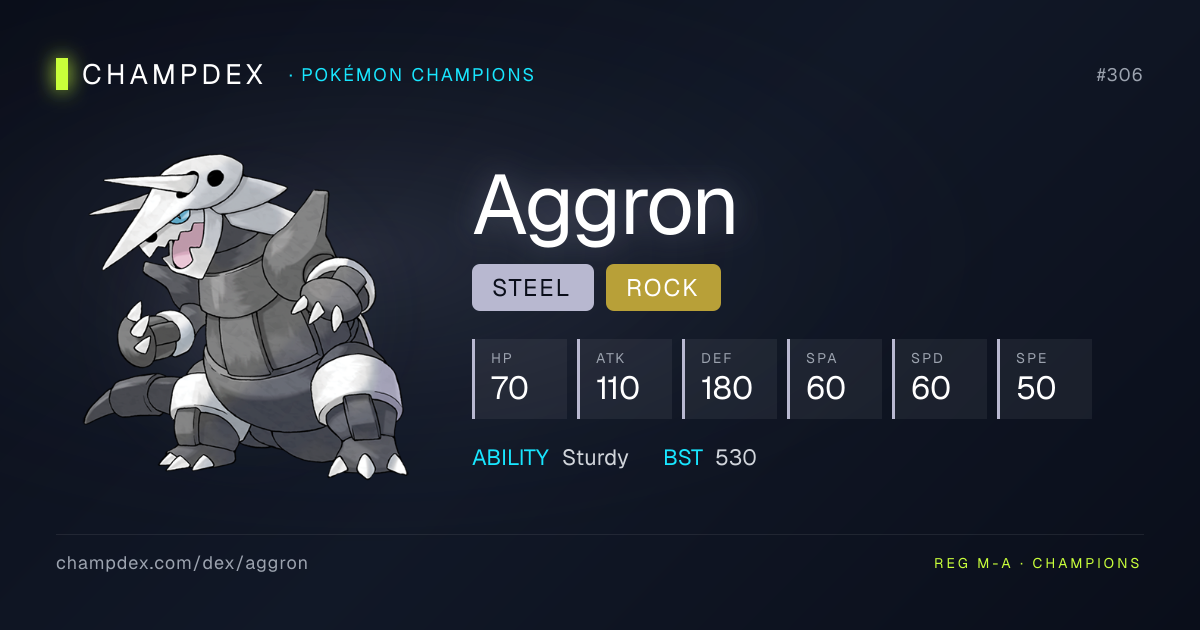Click the Sturdy ability name

(595, 458)
